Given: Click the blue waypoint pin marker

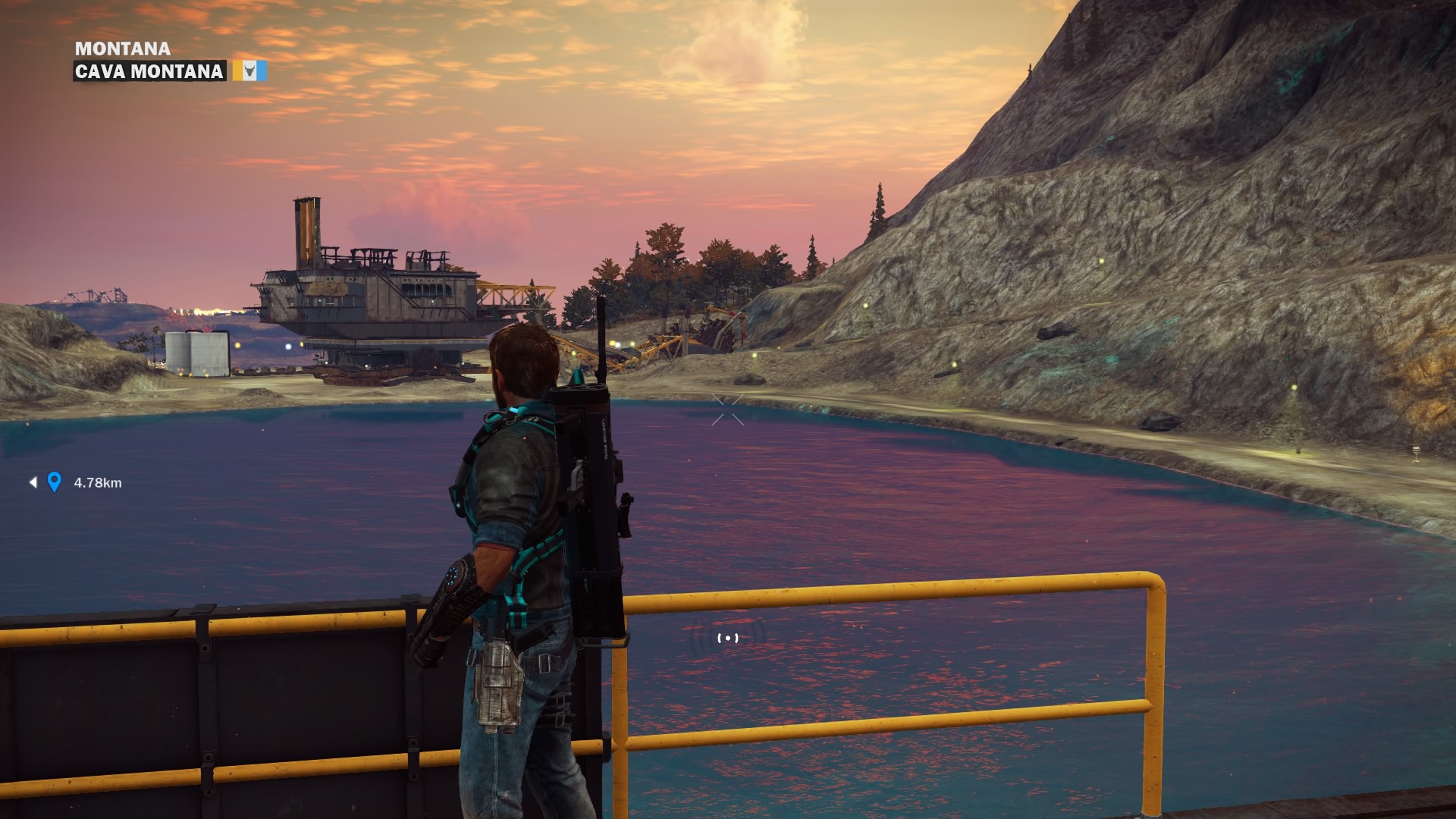Looking at the screenshot, I should tap(54, 482).
